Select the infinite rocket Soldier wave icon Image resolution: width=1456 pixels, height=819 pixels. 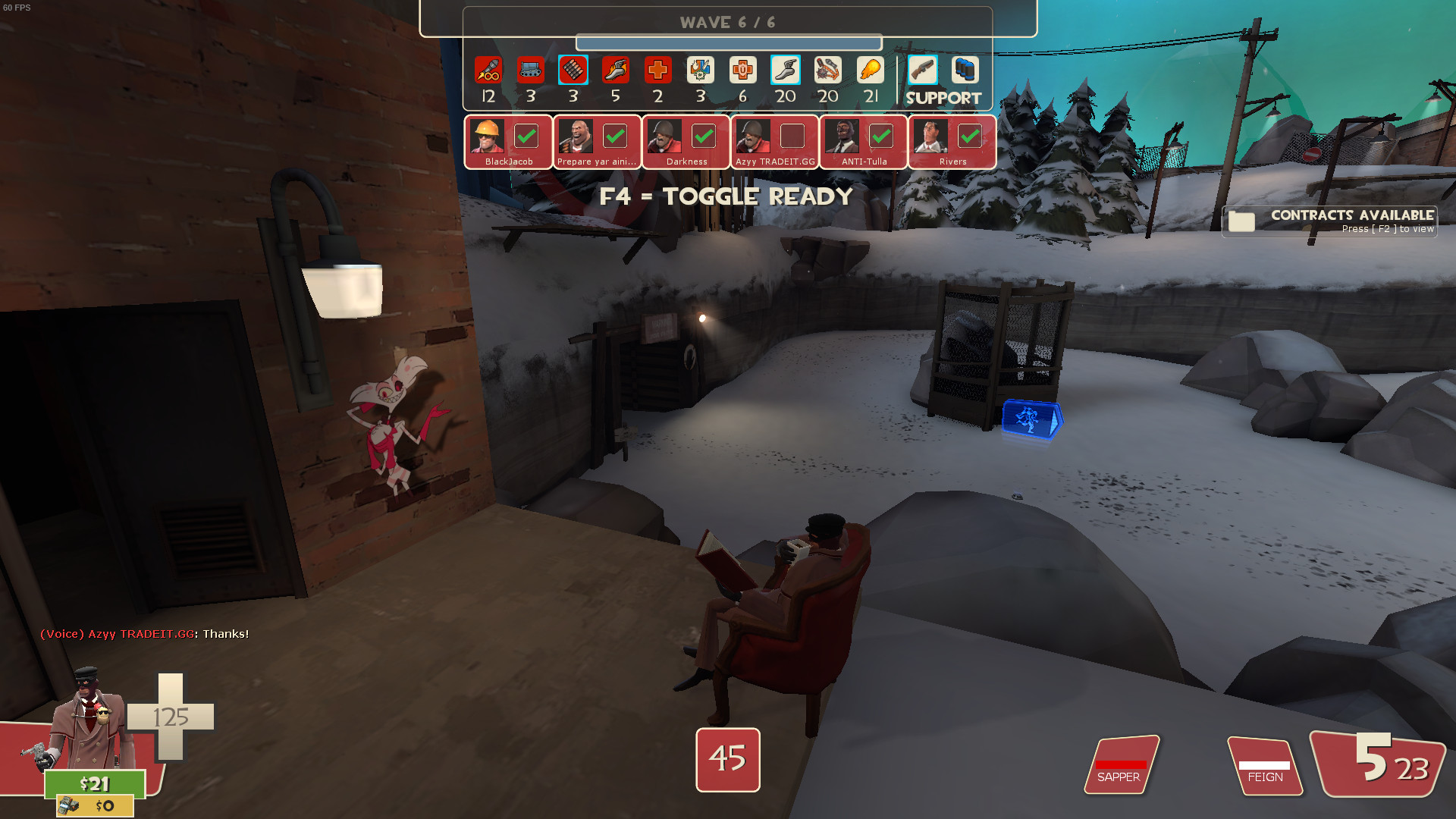click(488, 70)
